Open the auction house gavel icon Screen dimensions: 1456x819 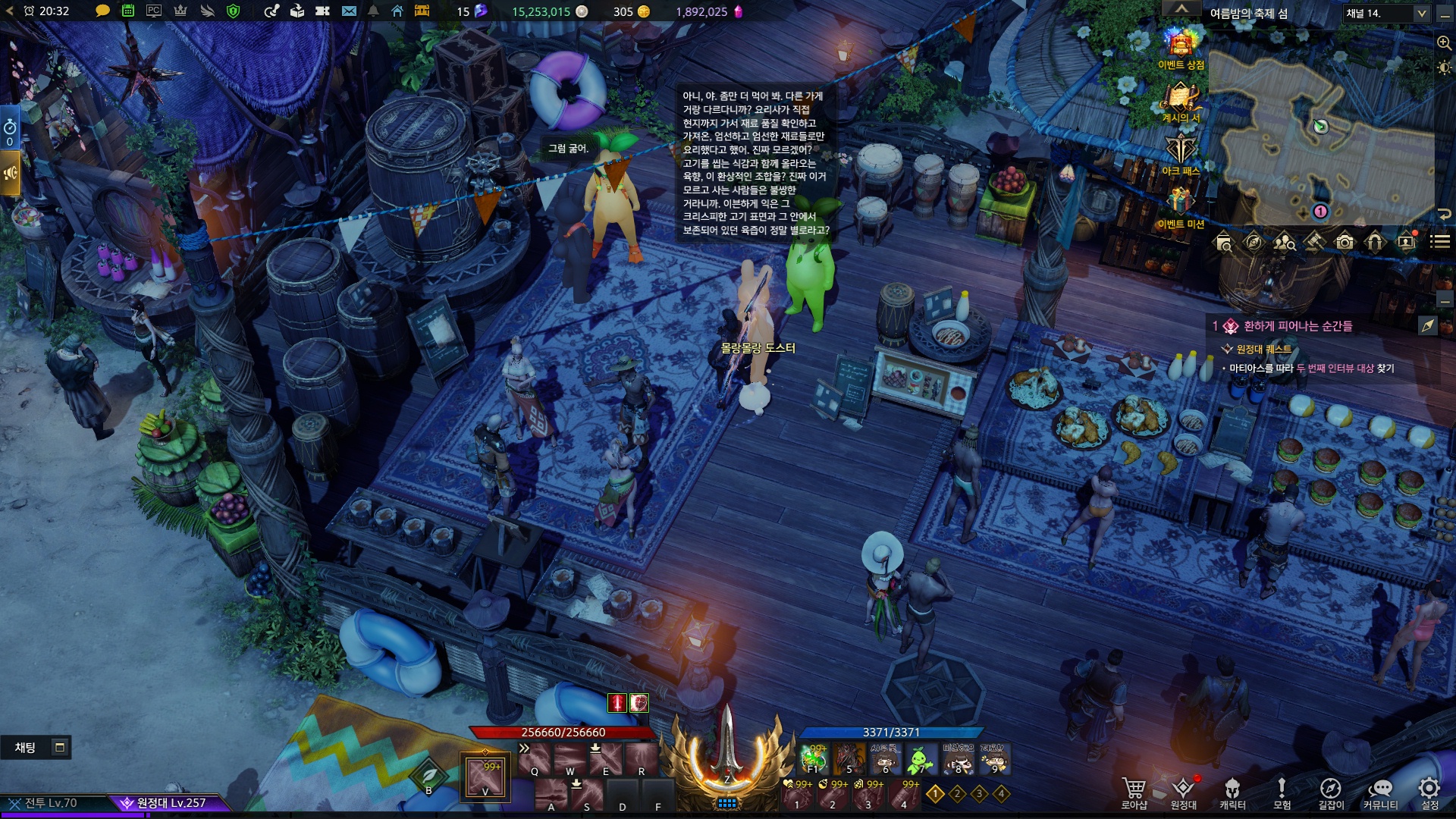(x=1314, y=242)
